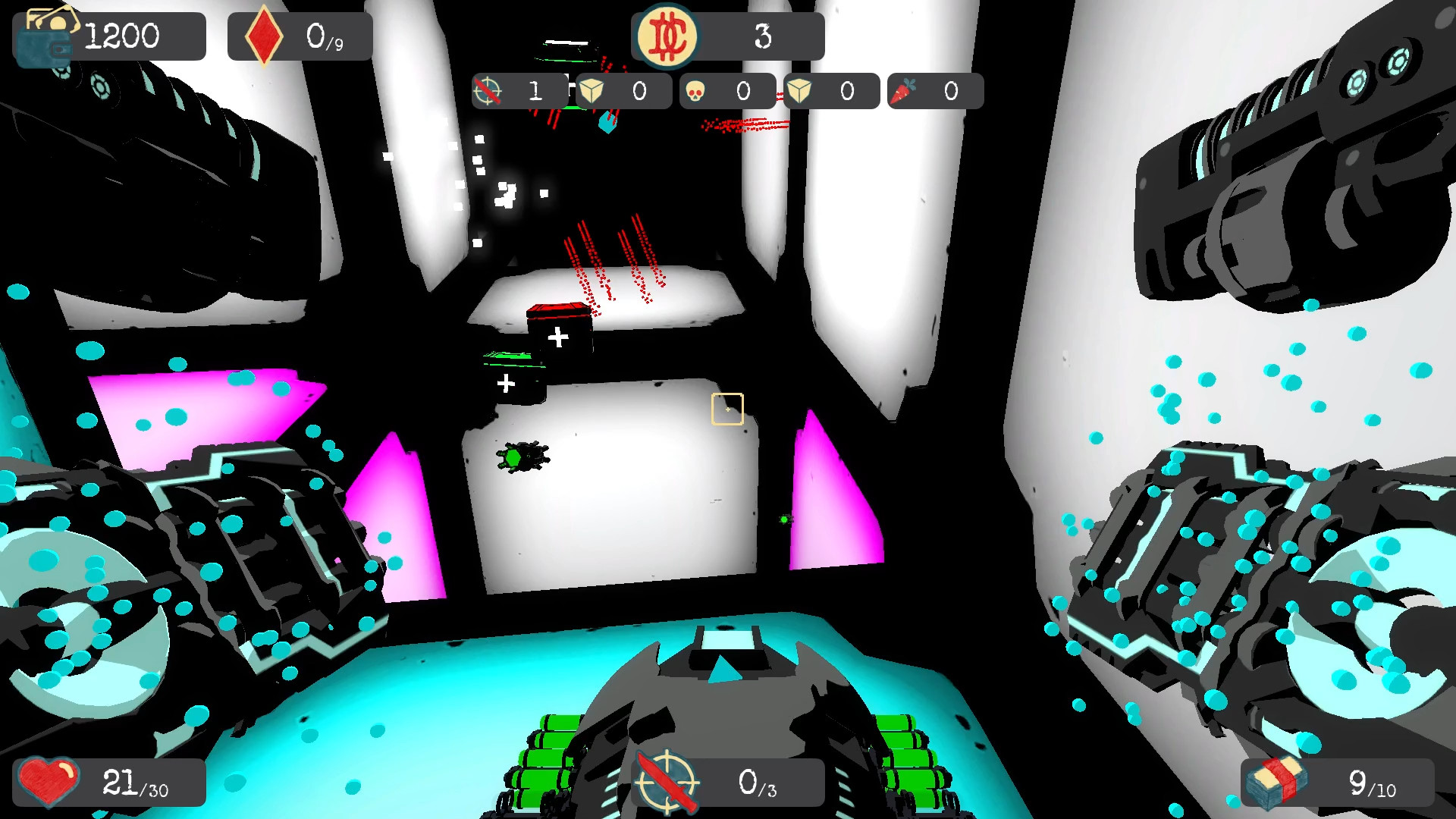This screenshot has height=819, width=1456.
Task: Click the wallet icon showing 1200
Action: pos(47,34)
